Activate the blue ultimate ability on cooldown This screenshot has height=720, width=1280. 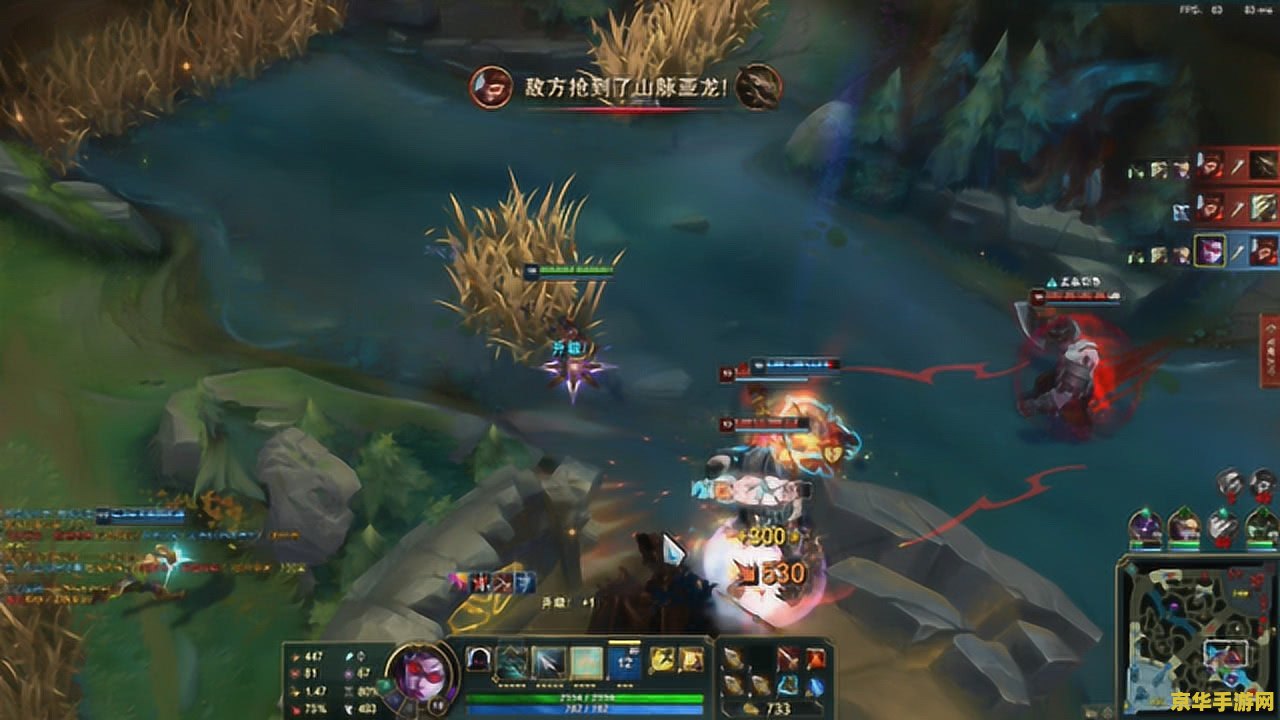(624, 661)
